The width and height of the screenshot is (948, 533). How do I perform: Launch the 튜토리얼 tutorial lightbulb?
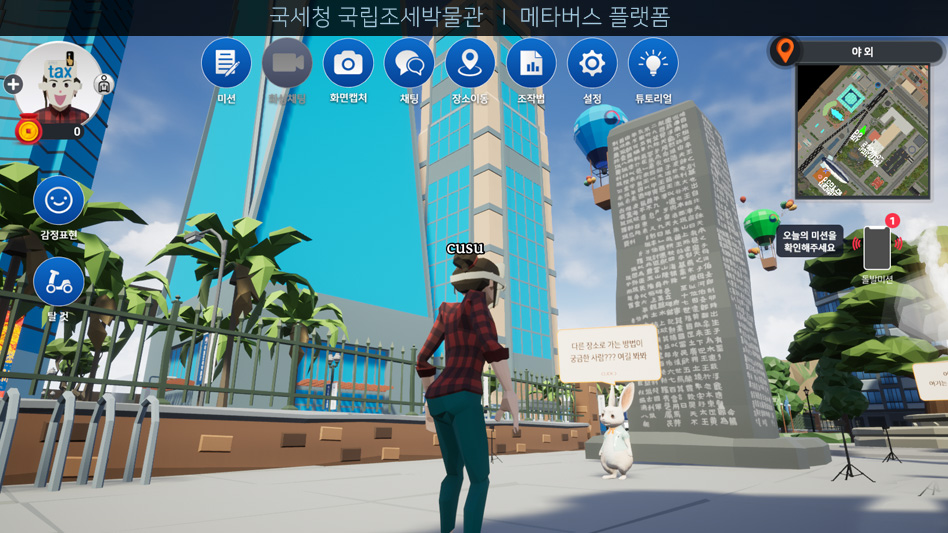point(653,64)
